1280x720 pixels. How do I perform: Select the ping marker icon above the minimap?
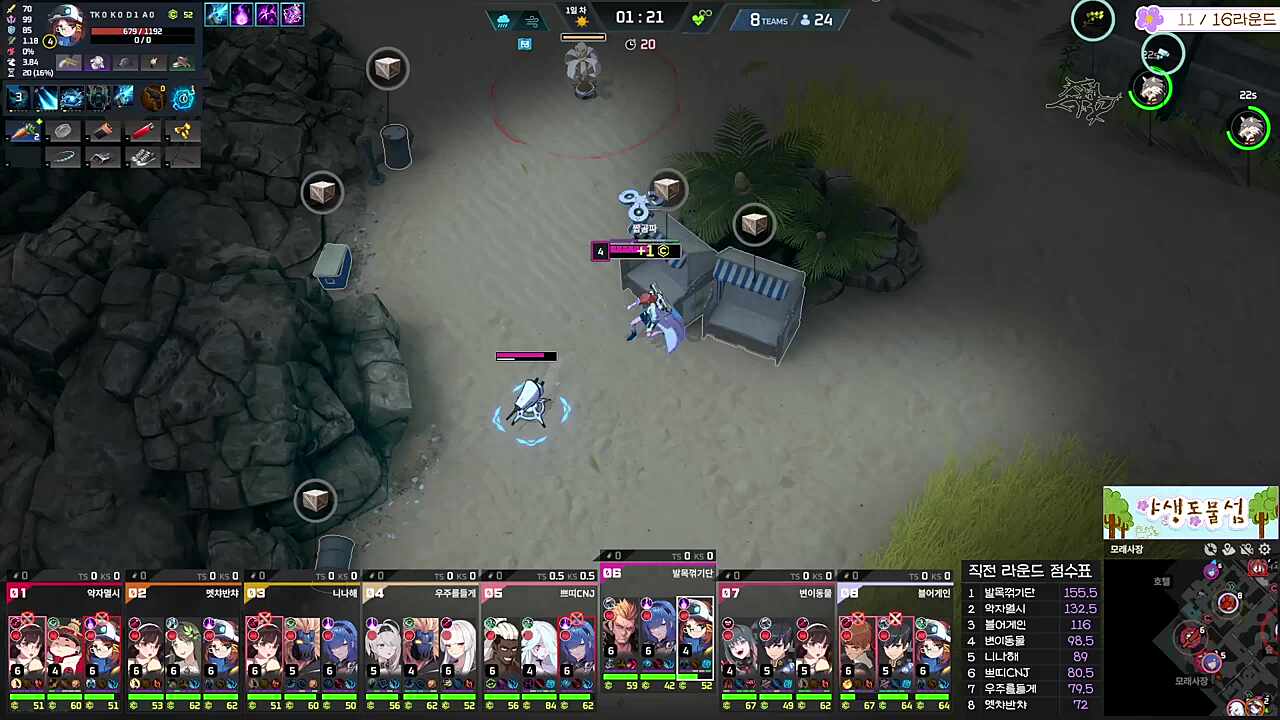[x=1228, y=549]
